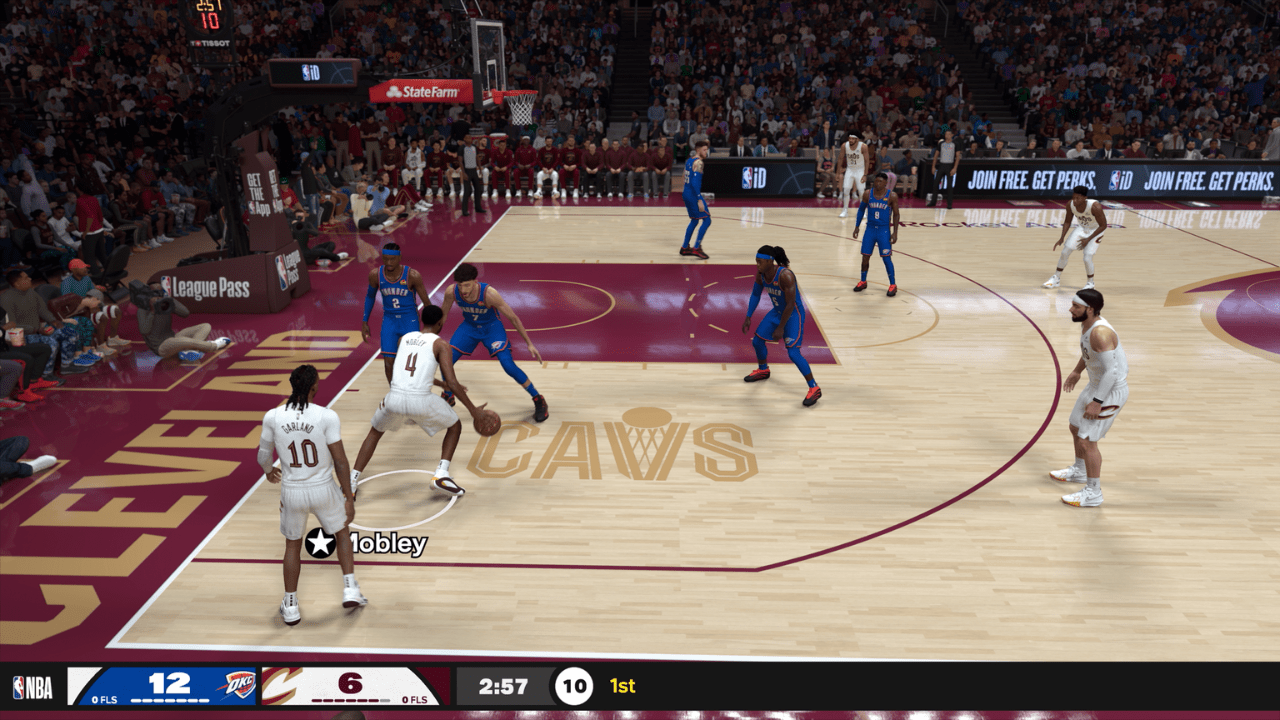1280x720 pixels.
Task: Expand the Thunder score showing 12
Action: (x=168, y=684)
